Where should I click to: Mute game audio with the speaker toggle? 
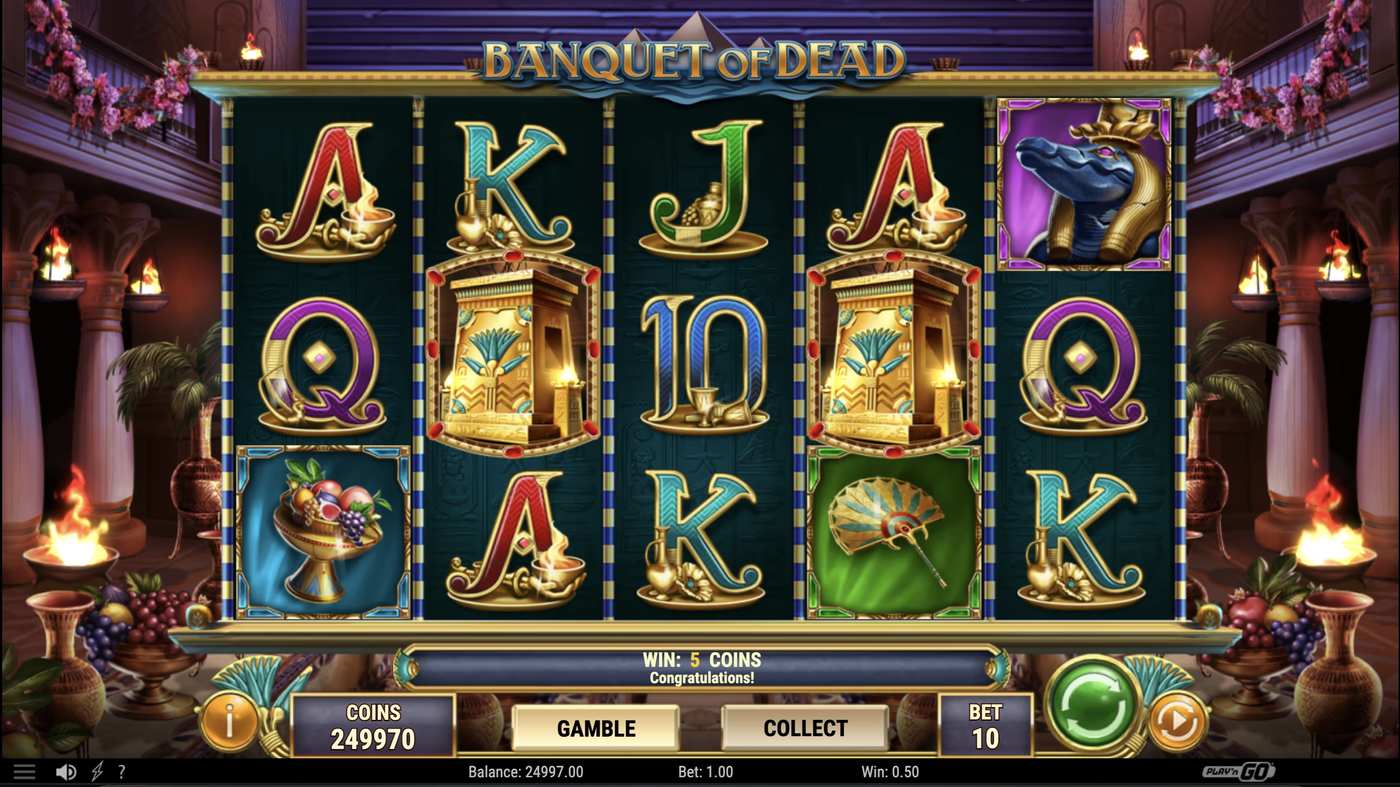click(64, 771)
